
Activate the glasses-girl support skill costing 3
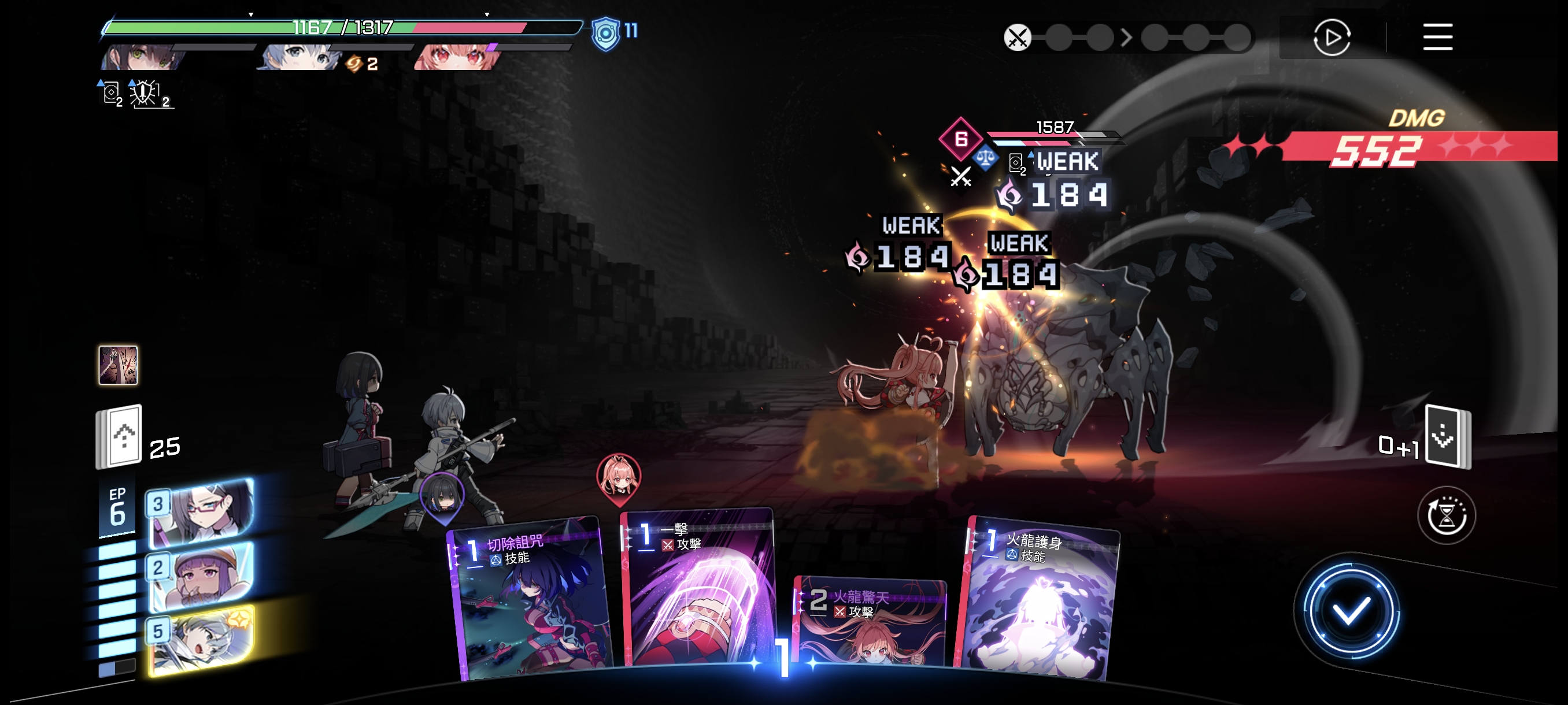(201, 511)
